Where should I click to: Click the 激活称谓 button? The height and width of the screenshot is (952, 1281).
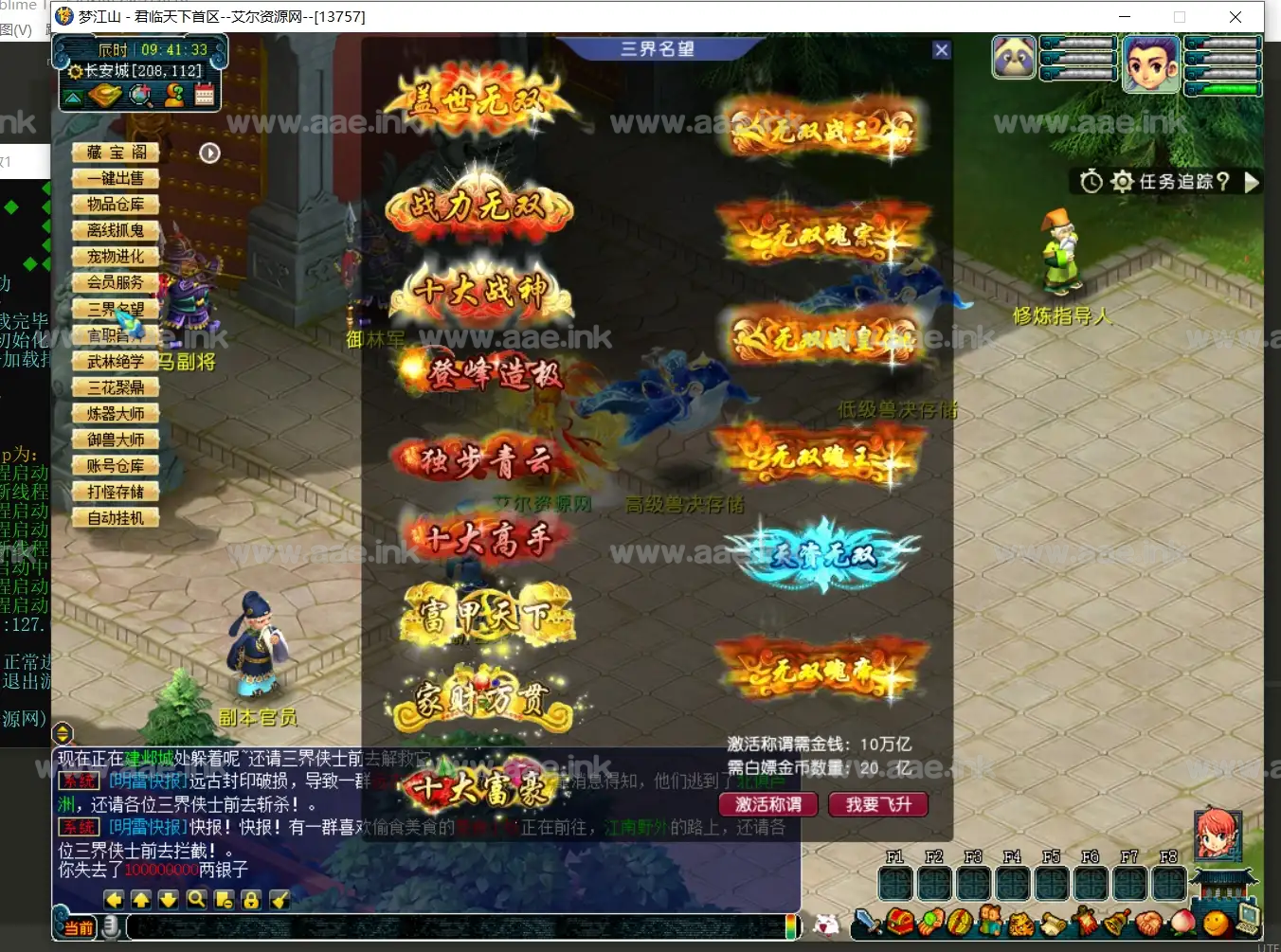pos(768,804)
